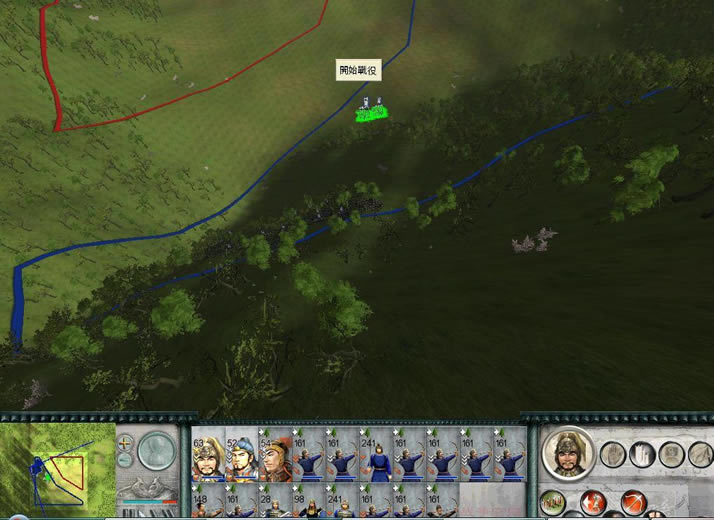The height and width of the screenshot is (520, 714).
Task: Click the large general portrait in command panel
Action: coord(569,454)
